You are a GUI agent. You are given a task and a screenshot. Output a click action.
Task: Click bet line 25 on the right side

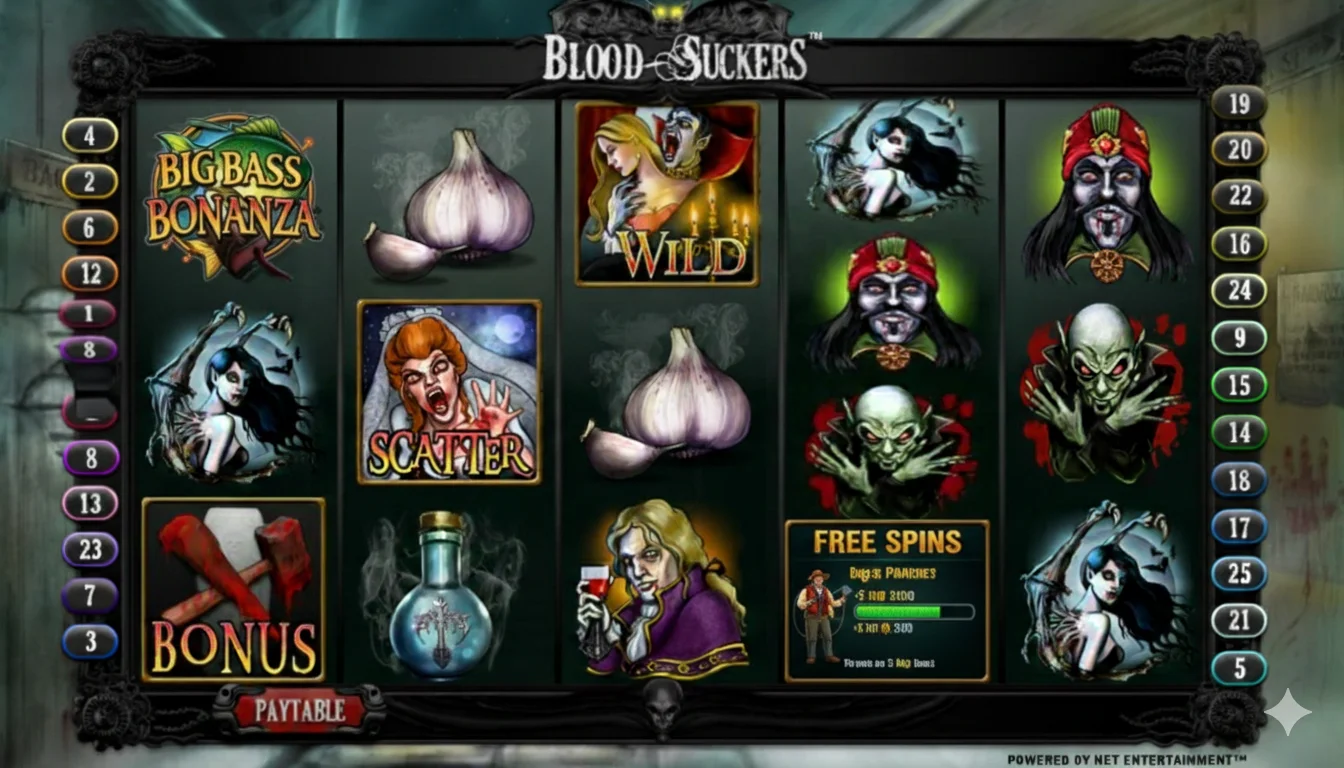click(1238, 573)
